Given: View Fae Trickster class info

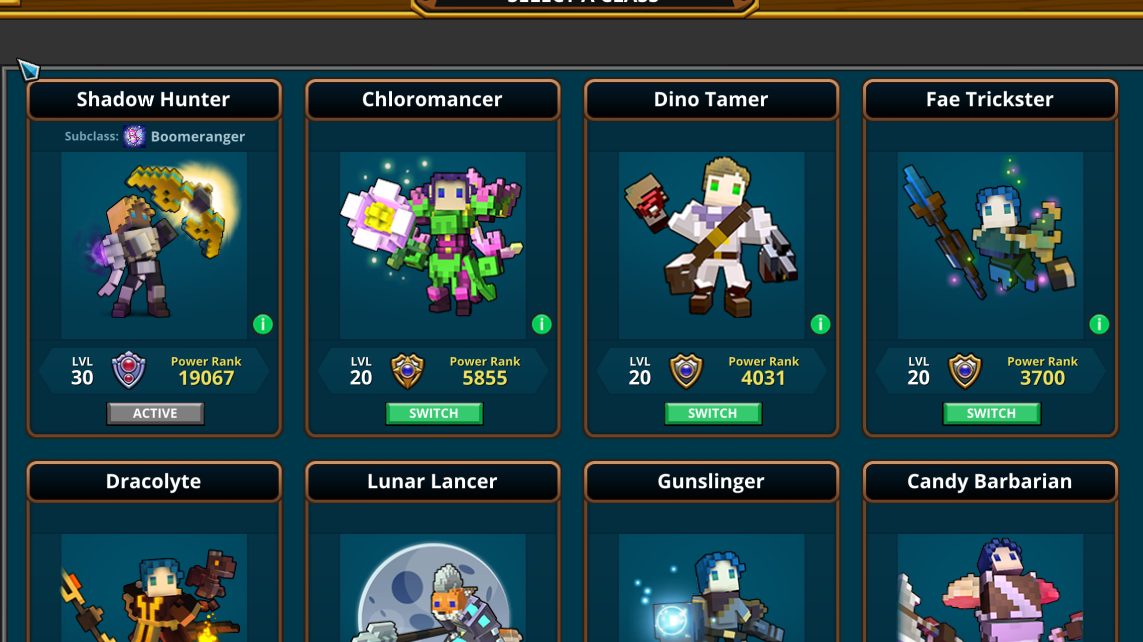Looking at the screenshot, I should (1099, 324).
